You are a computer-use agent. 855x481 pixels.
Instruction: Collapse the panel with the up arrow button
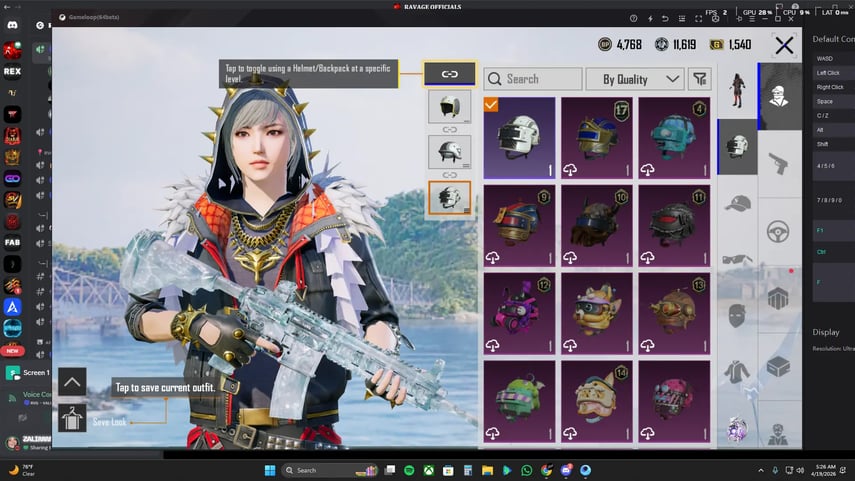click(72, 382)
